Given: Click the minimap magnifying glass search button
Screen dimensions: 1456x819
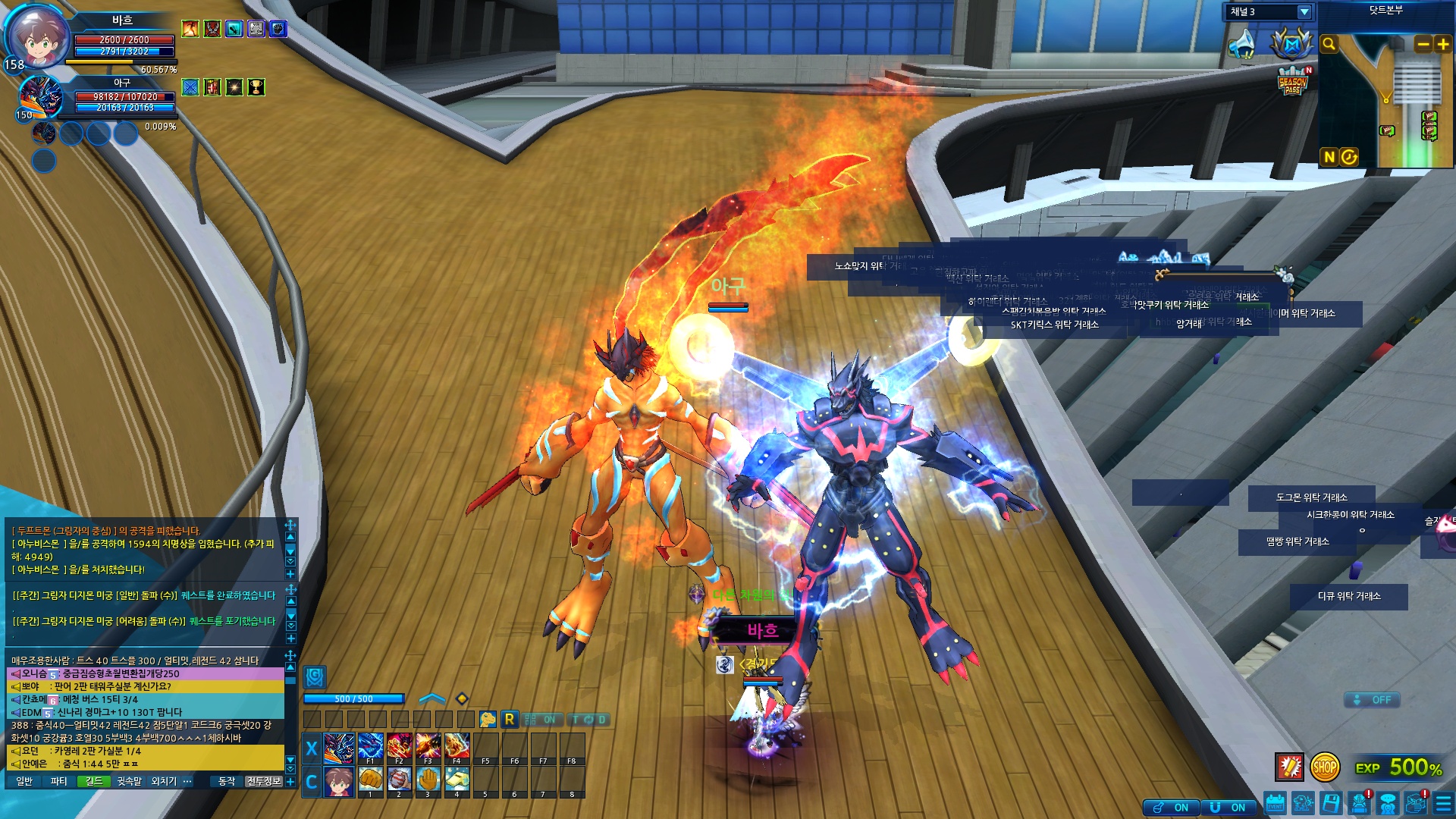Looking at the screenshot, I should (x=1329, y=44).
